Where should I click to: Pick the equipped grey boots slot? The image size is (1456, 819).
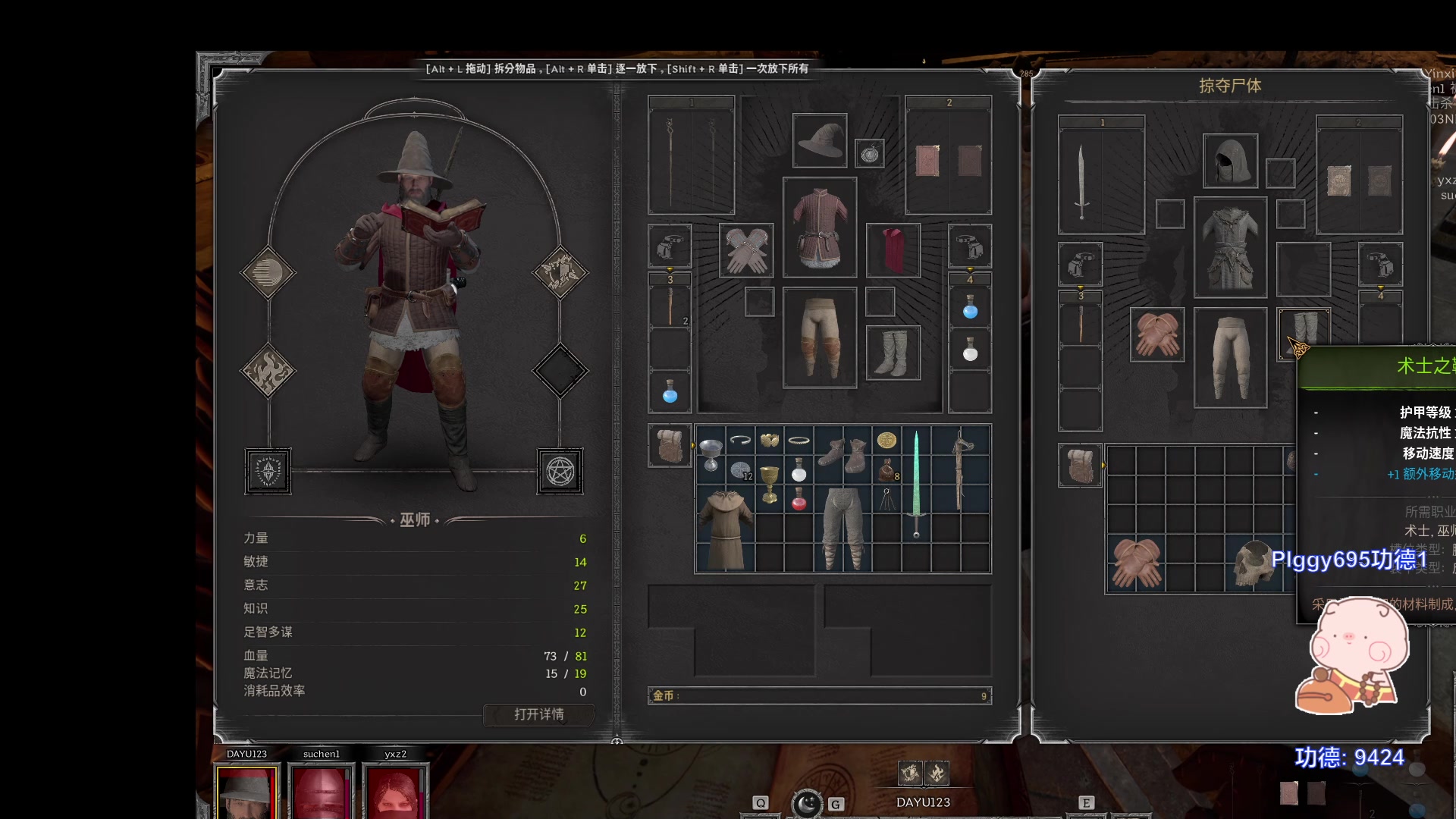pos(893,353)
